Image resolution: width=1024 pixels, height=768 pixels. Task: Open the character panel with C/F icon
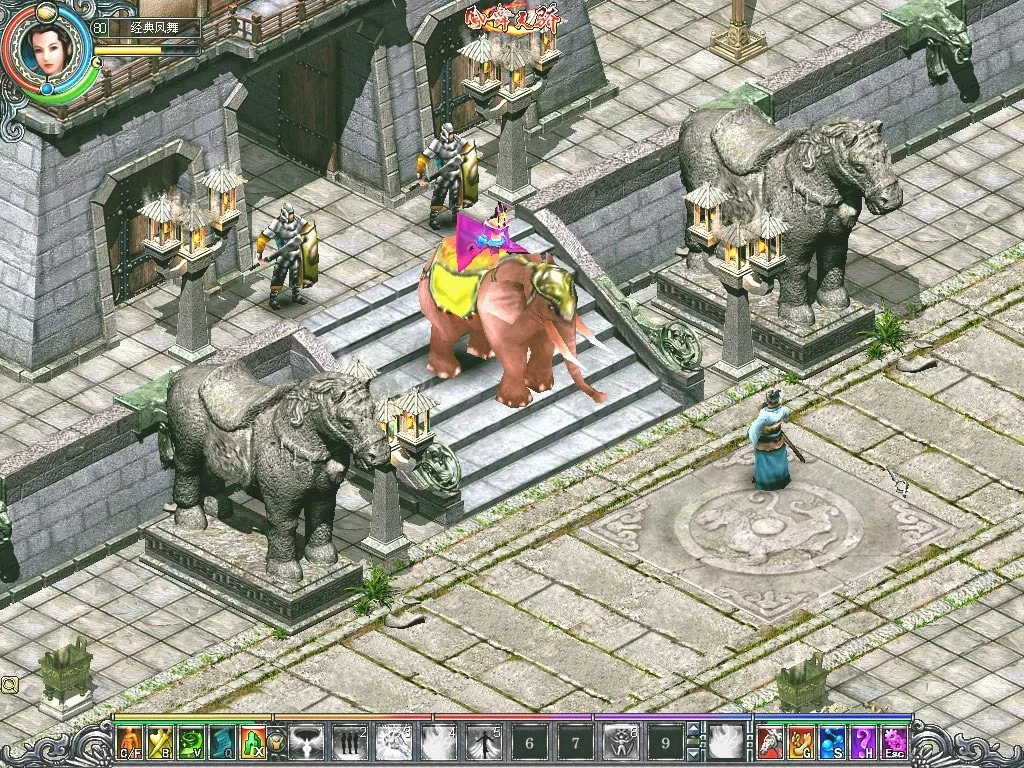click(x=130, y=742)
